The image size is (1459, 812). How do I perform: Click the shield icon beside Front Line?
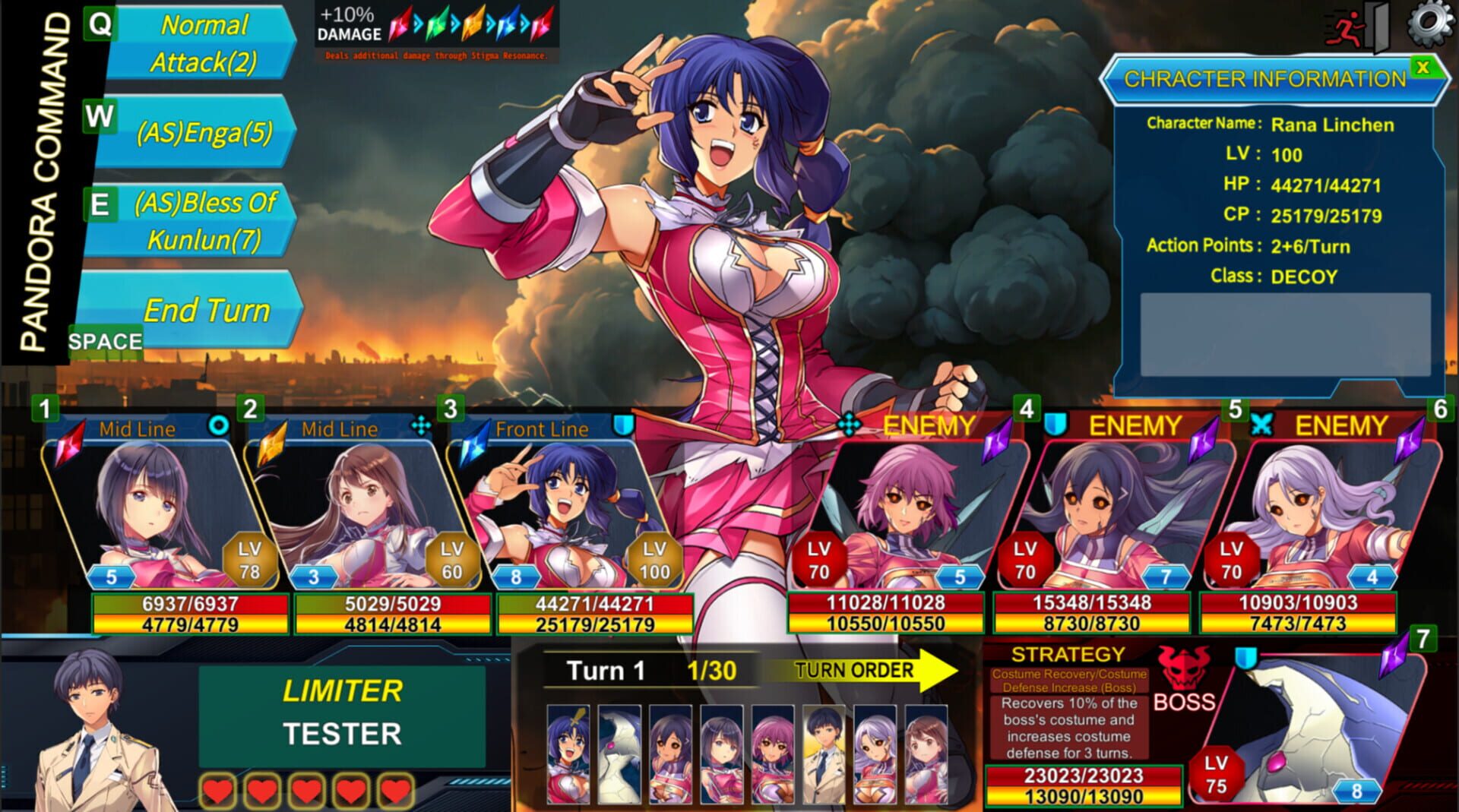pos(625,427)
